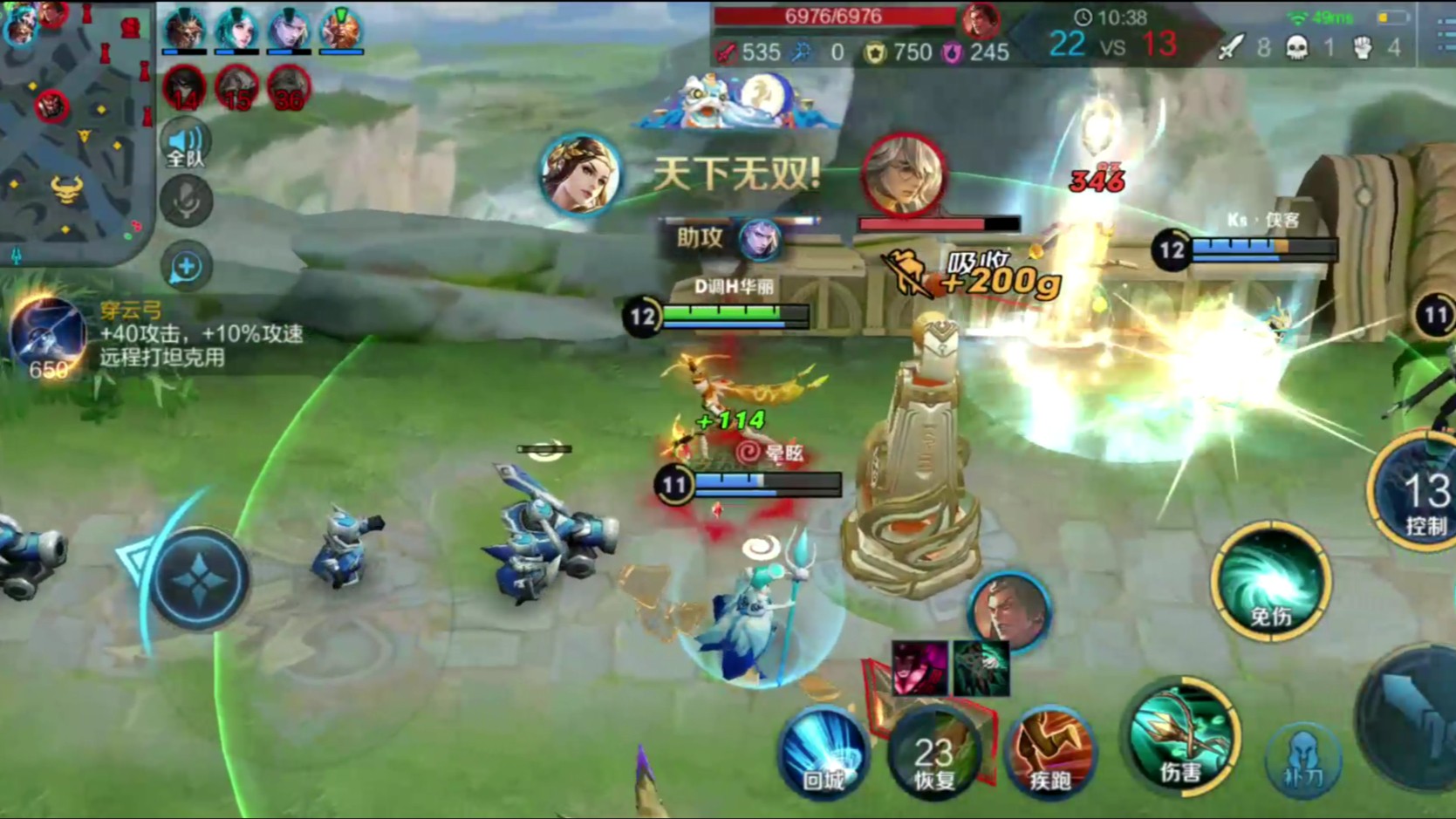Tap the 补刀 last-hit button
The height and width of the screenshot is (819, 1456).
(1303, 761)
